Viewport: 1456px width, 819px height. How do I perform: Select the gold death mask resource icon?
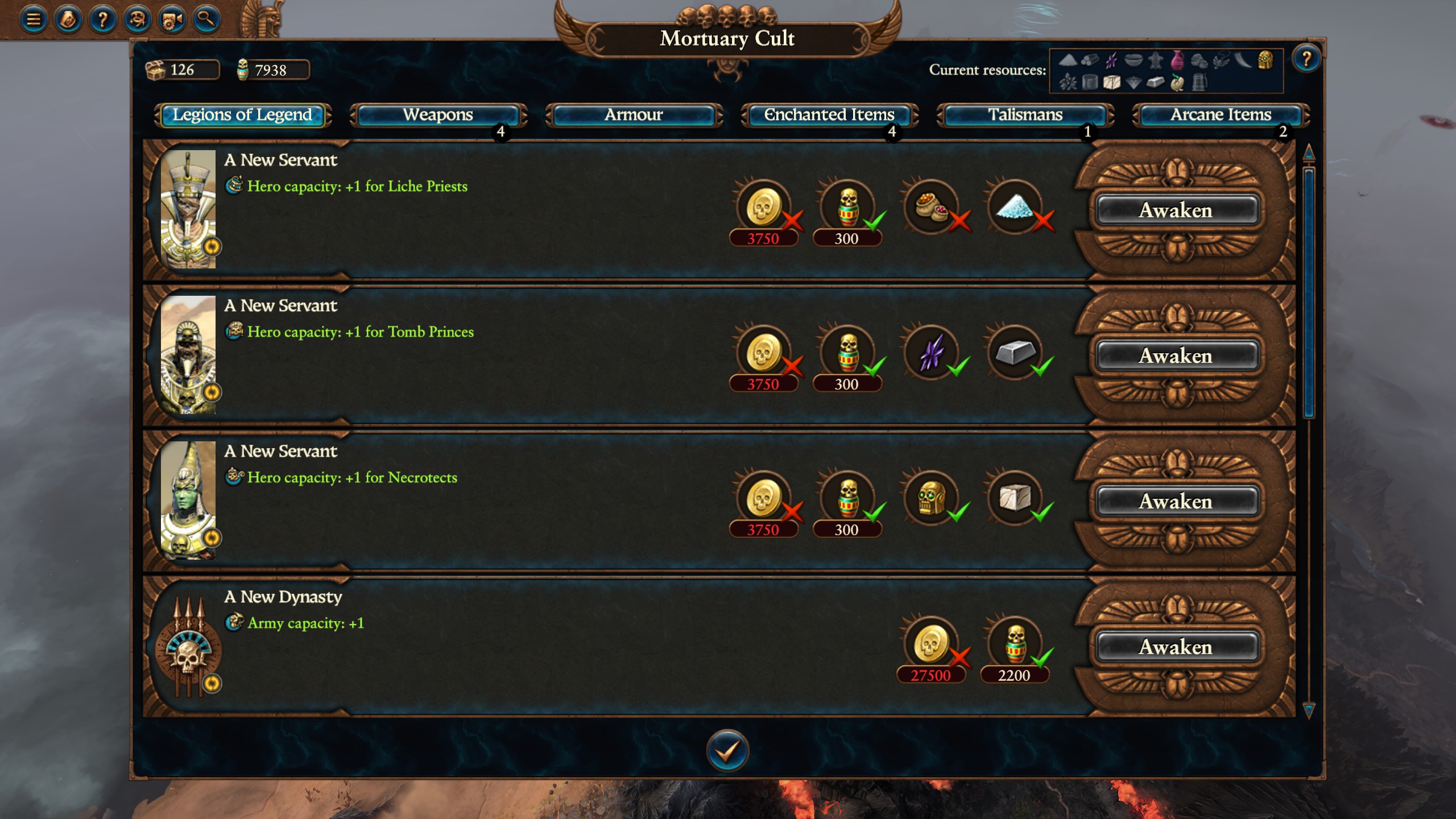coord(1265,61)
